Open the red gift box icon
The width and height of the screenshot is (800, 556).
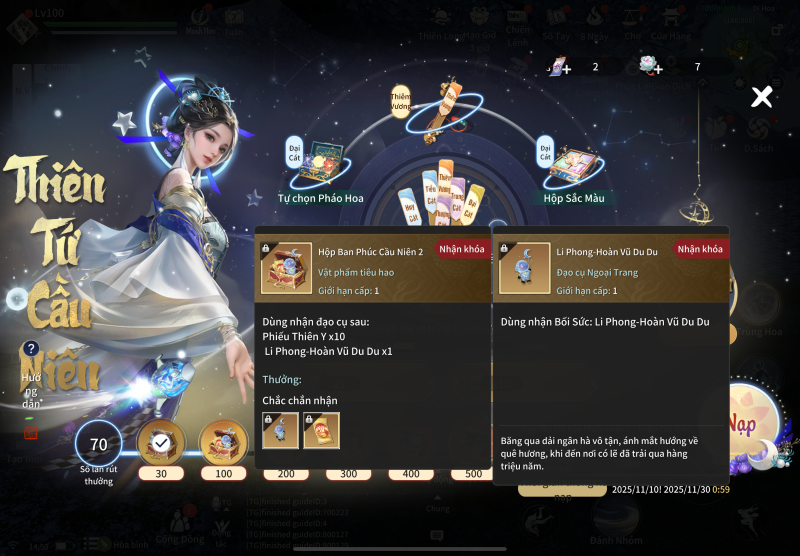coord(31,432)
